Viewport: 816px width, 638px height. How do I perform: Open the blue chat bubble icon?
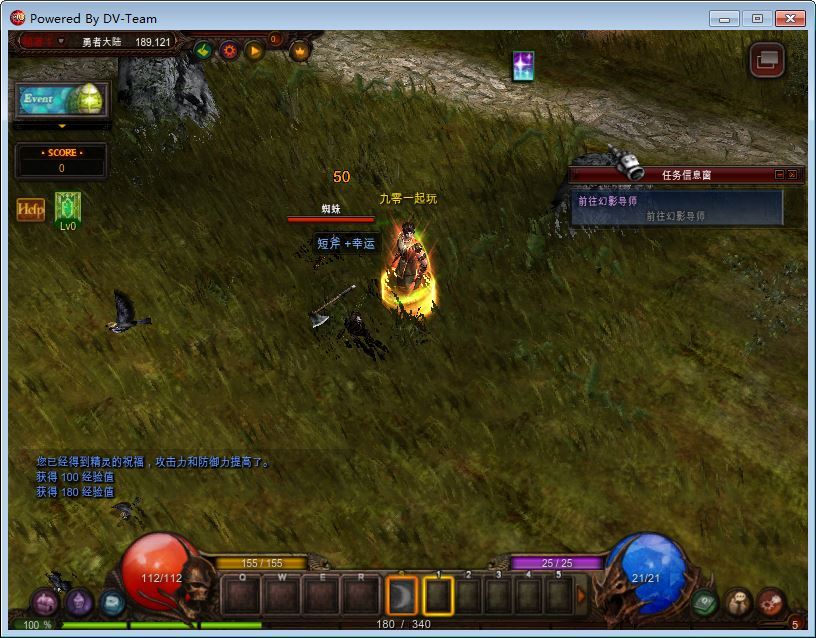point(112,602)
